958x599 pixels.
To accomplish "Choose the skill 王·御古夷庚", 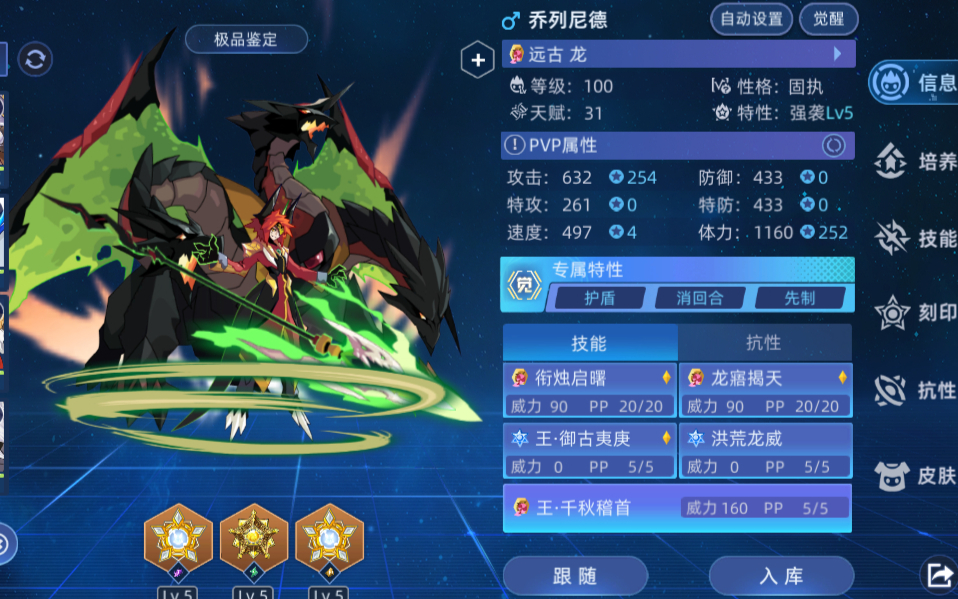I will coord(590,451).
